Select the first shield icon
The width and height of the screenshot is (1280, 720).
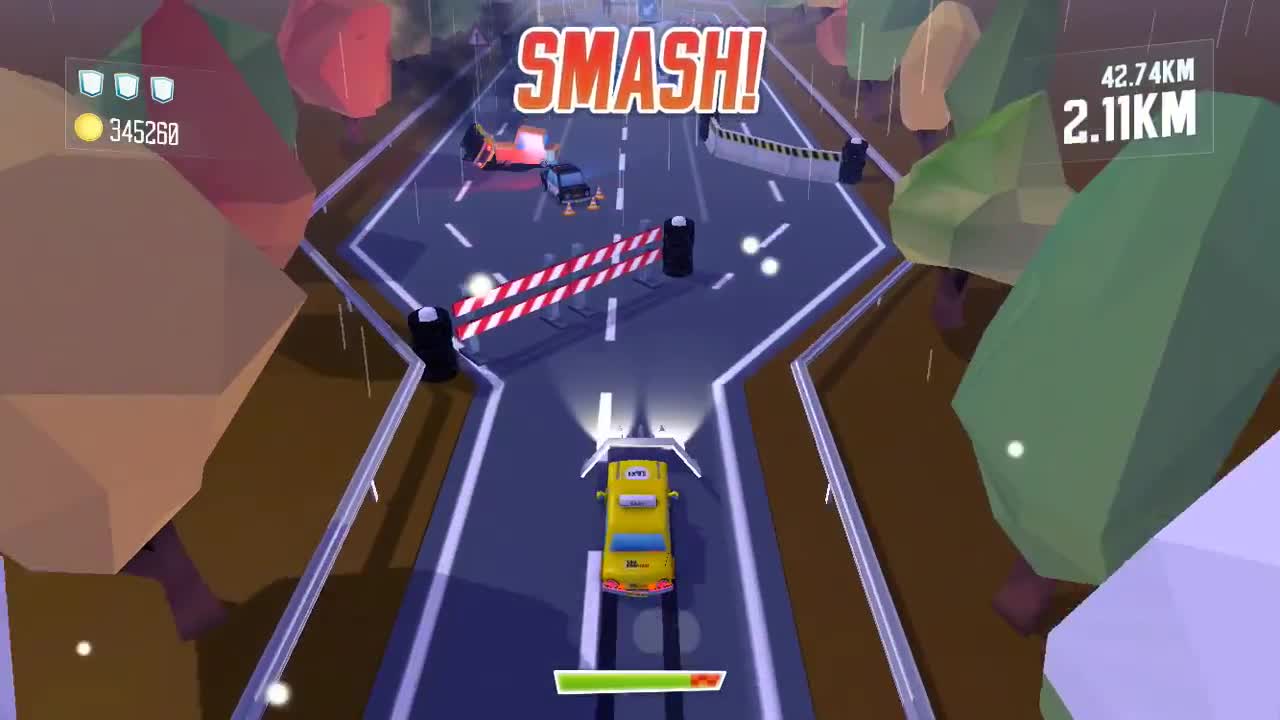pos(89,84)
